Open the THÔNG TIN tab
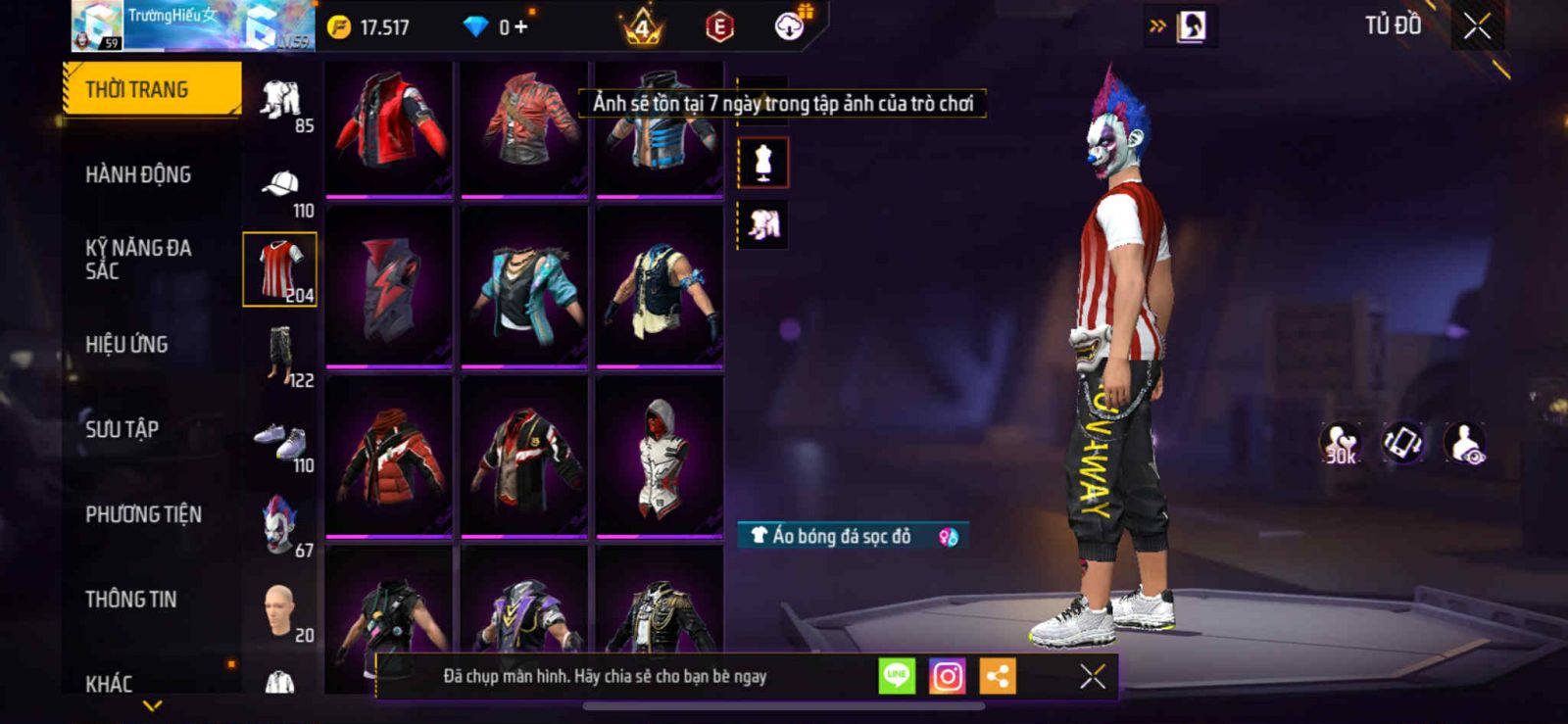 (x=130, y=599)
